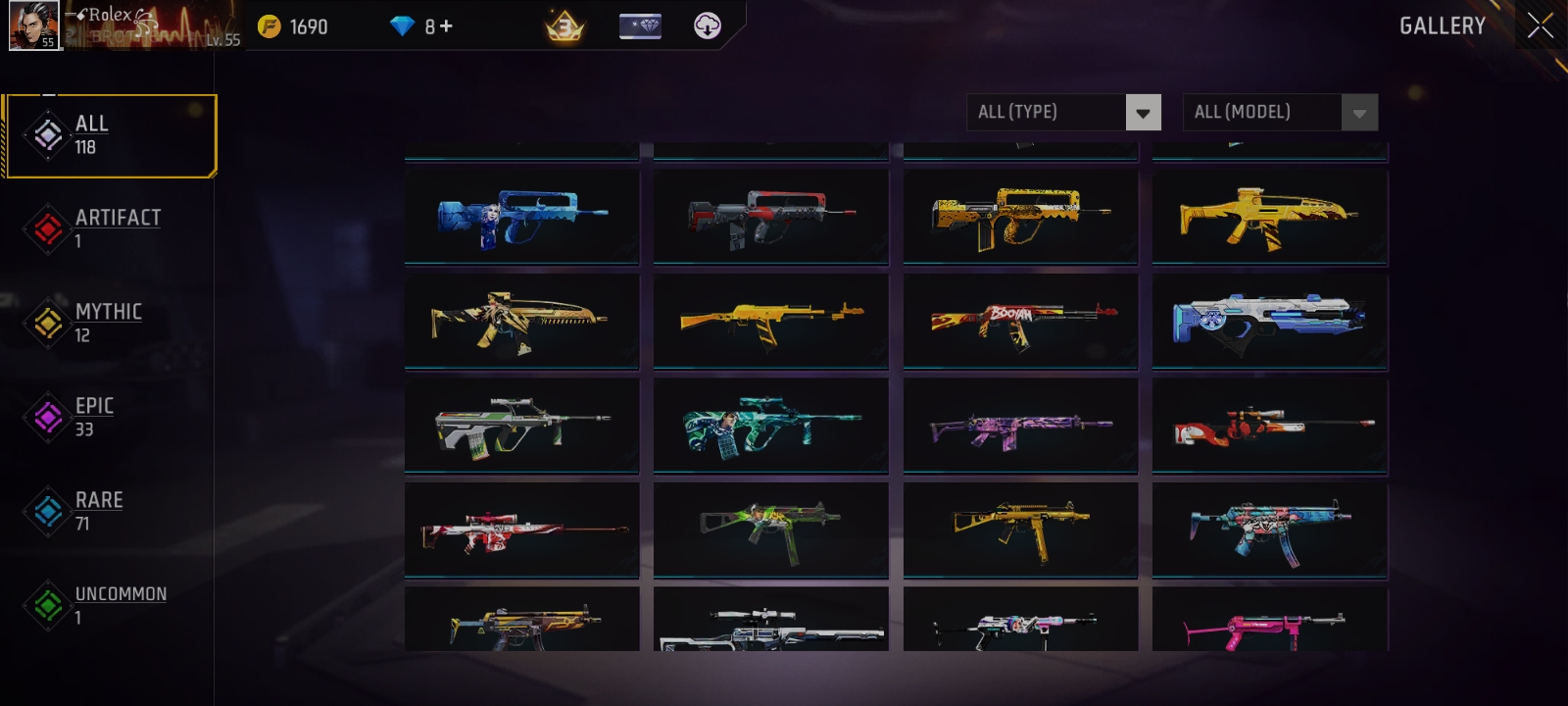
Task: Tap the Uncommon rarity gem icon
Action: pyautogui.click(x=47, y=605)
